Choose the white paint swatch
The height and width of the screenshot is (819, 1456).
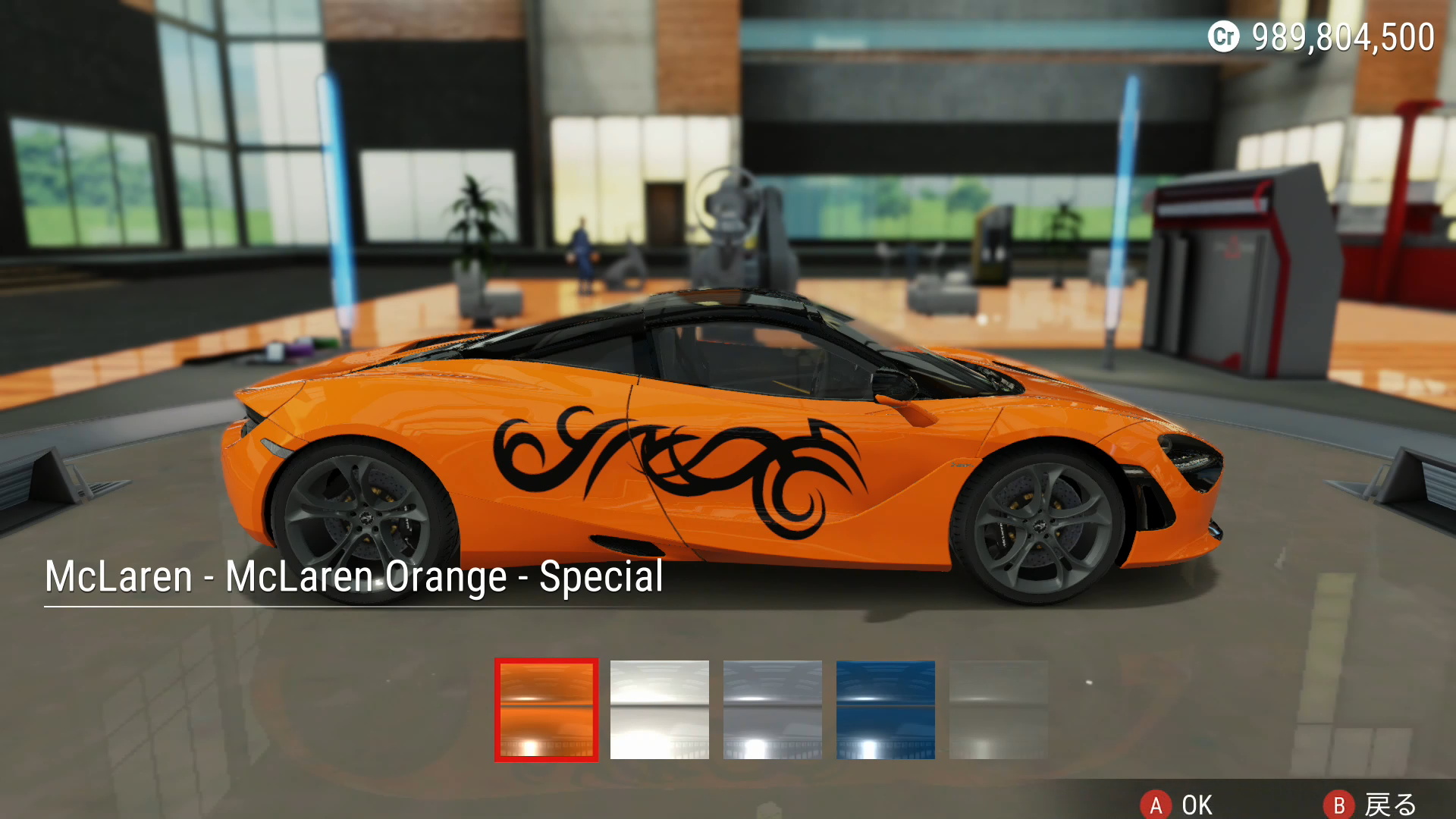point(659,710)
